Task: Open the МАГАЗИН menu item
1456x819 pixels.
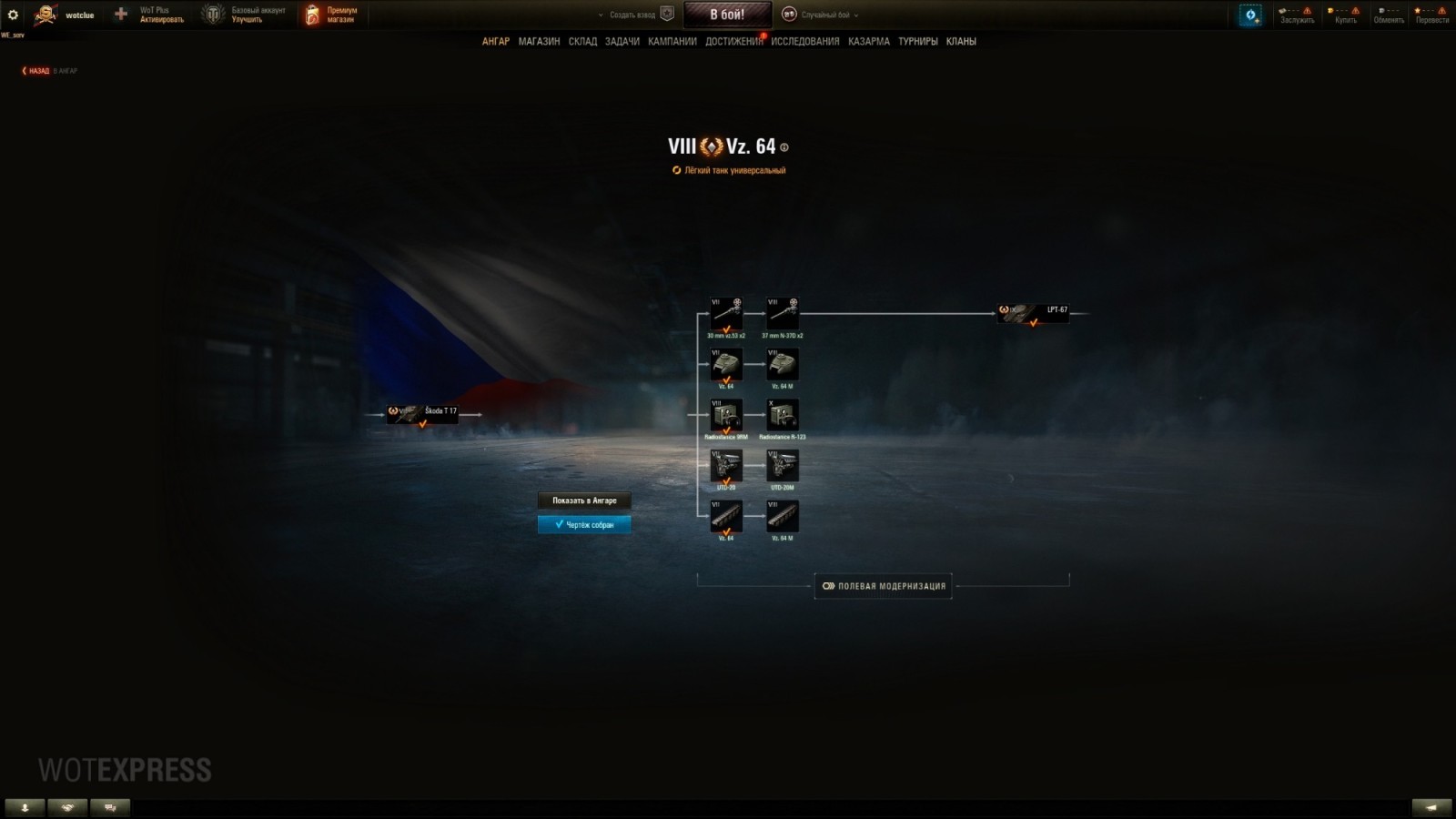Action: pos(541,41)
